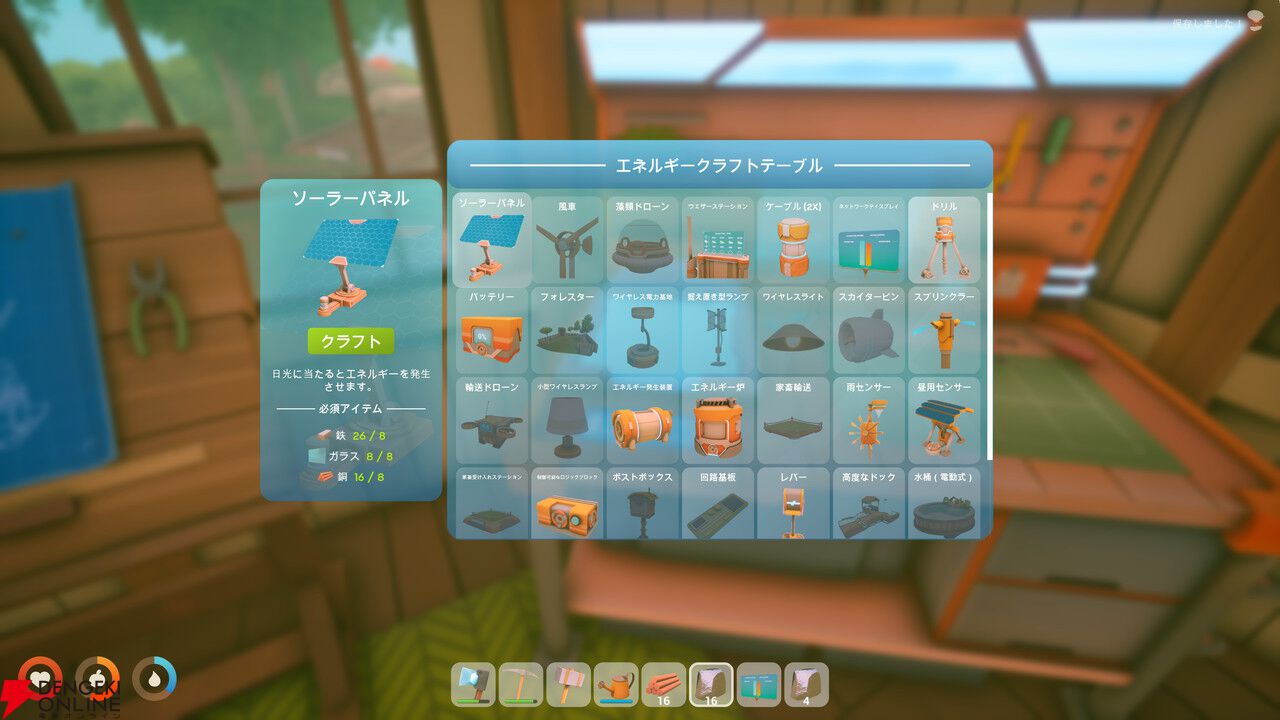Screen dimensions: 1280x720
Task: Open the エネルギー炉 energy furnace recipe
Action: [x=718, y=420]
